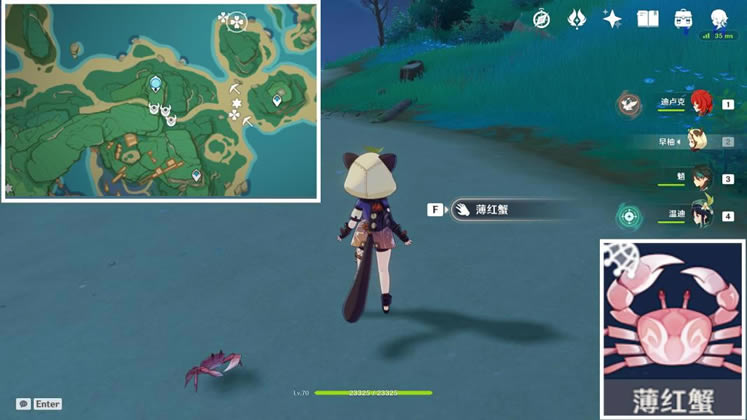
Task: Click the 薄红蟹 crab picture card
Action: pos(671,328)
